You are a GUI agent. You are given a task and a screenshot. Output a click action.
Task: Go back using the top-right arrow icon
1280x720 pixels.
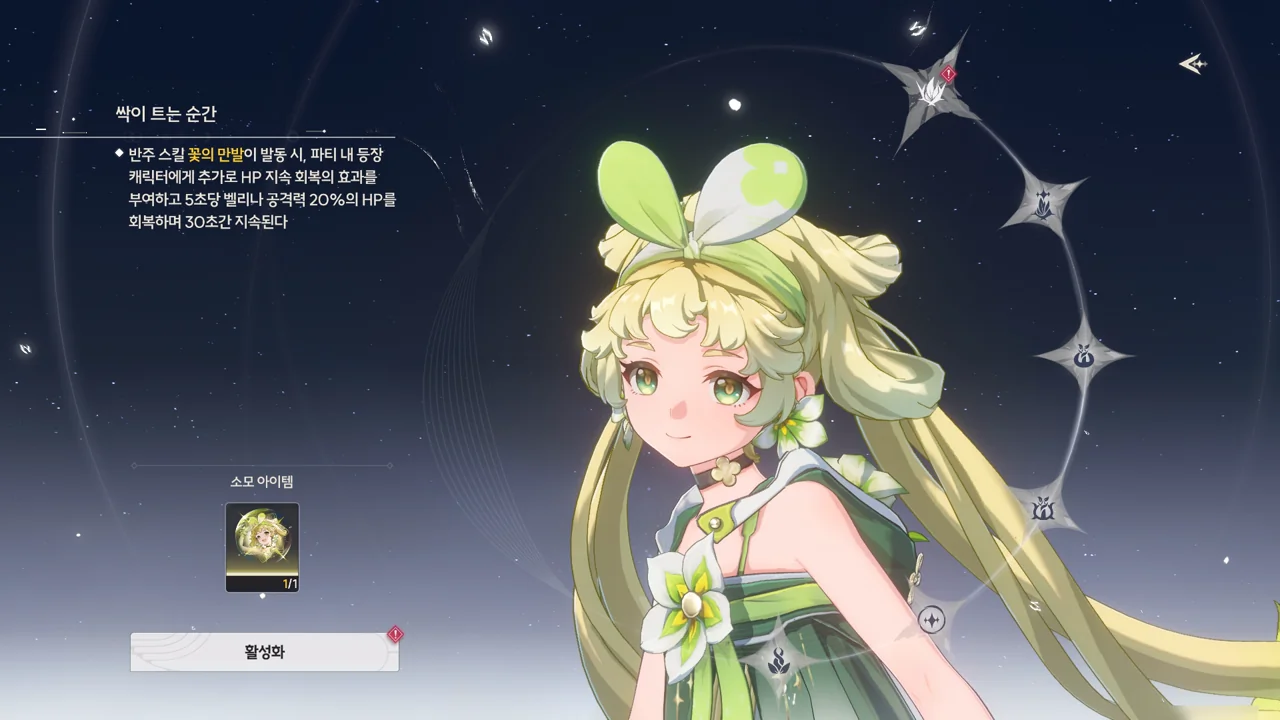[x=1192, y=65]
